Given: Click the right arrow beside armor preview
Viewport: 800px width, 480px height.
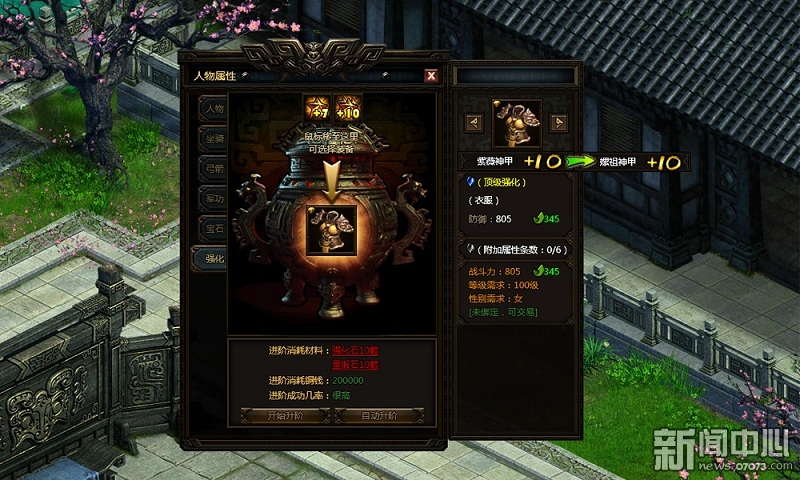Looking at the screenshot, I should point(557,122).
